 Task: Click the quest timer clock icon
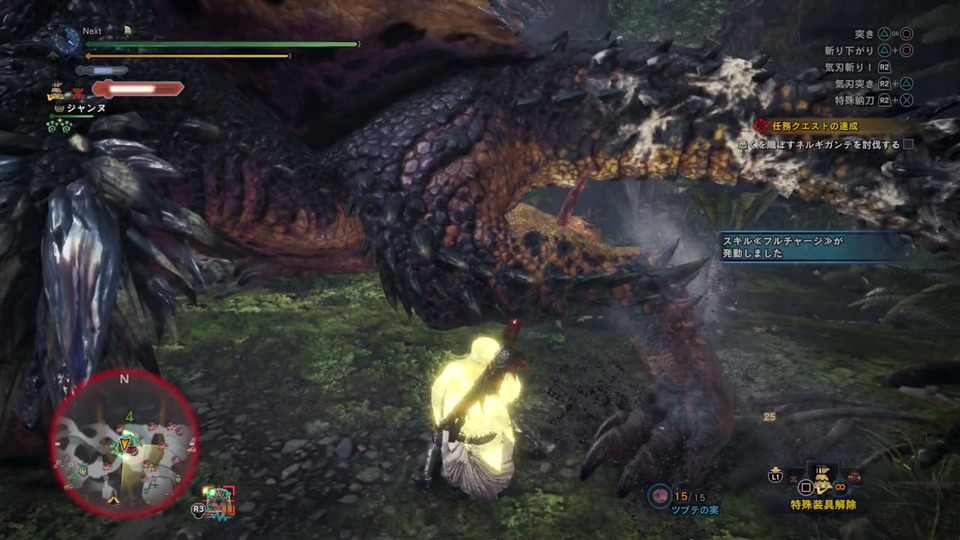click(67, 41)
